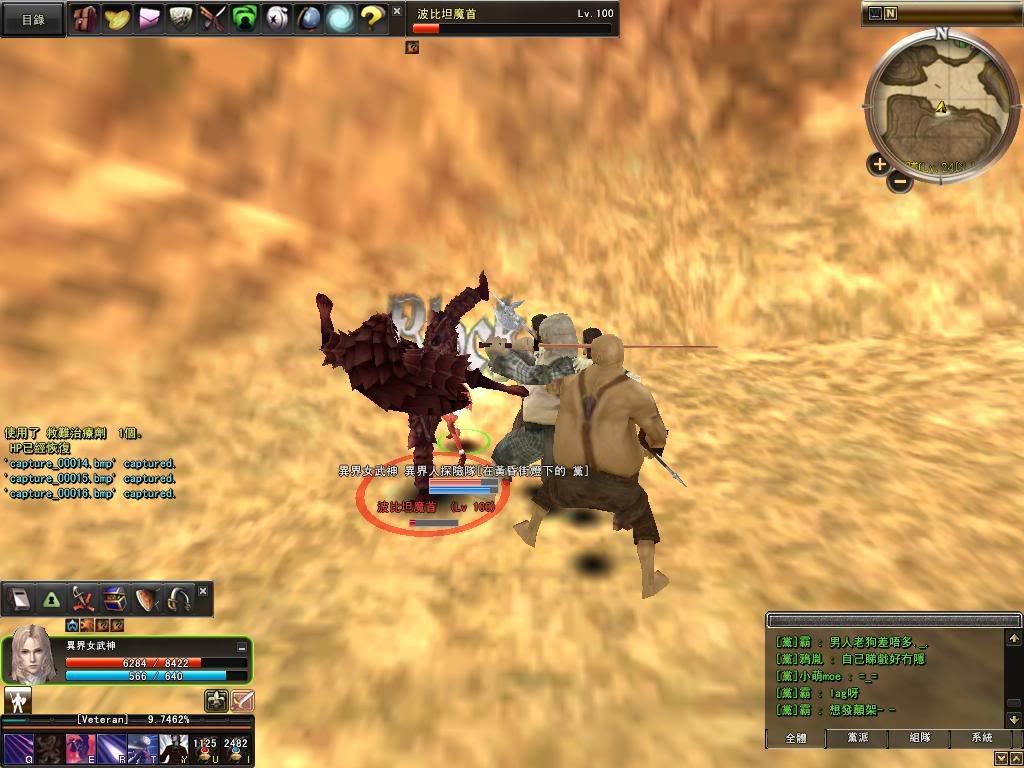
Task: Toggle the N compass button above minimap
Action: [890, 14]
